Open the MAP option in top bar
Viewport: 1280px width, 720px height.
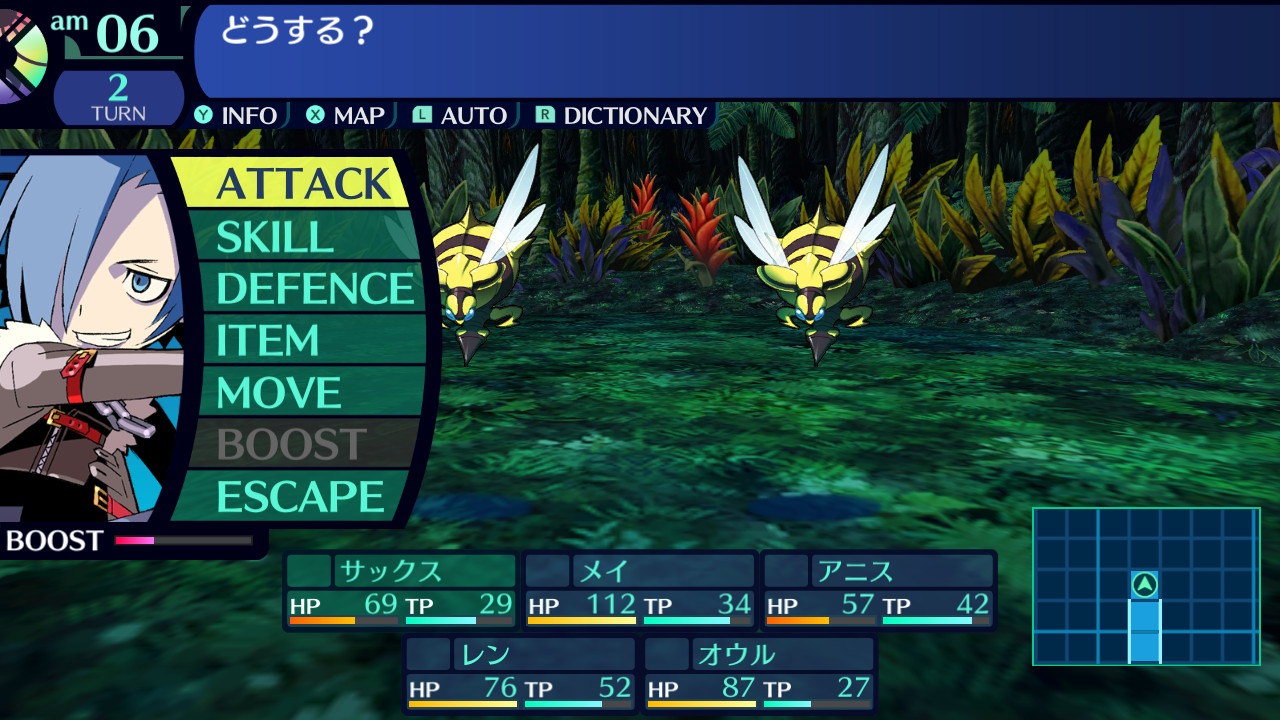[346, 116]
